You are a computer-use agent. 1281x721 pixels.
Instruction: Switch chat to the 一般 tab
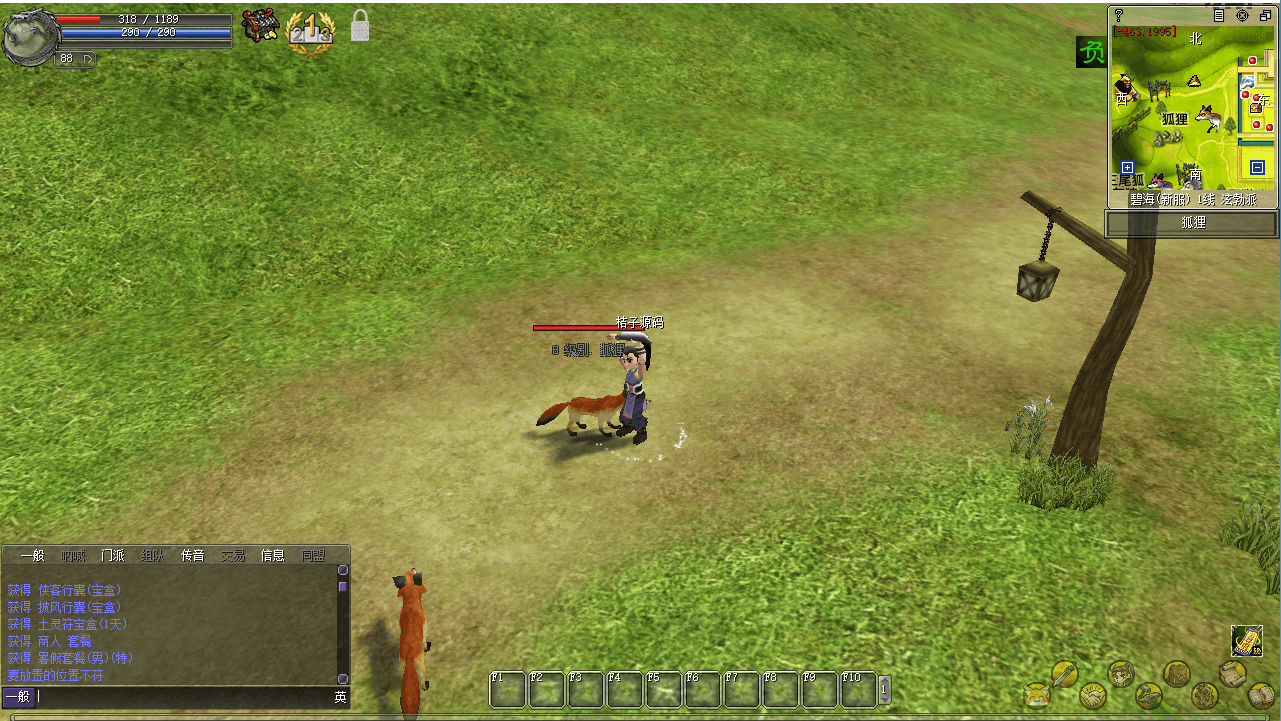coord(32,556)
